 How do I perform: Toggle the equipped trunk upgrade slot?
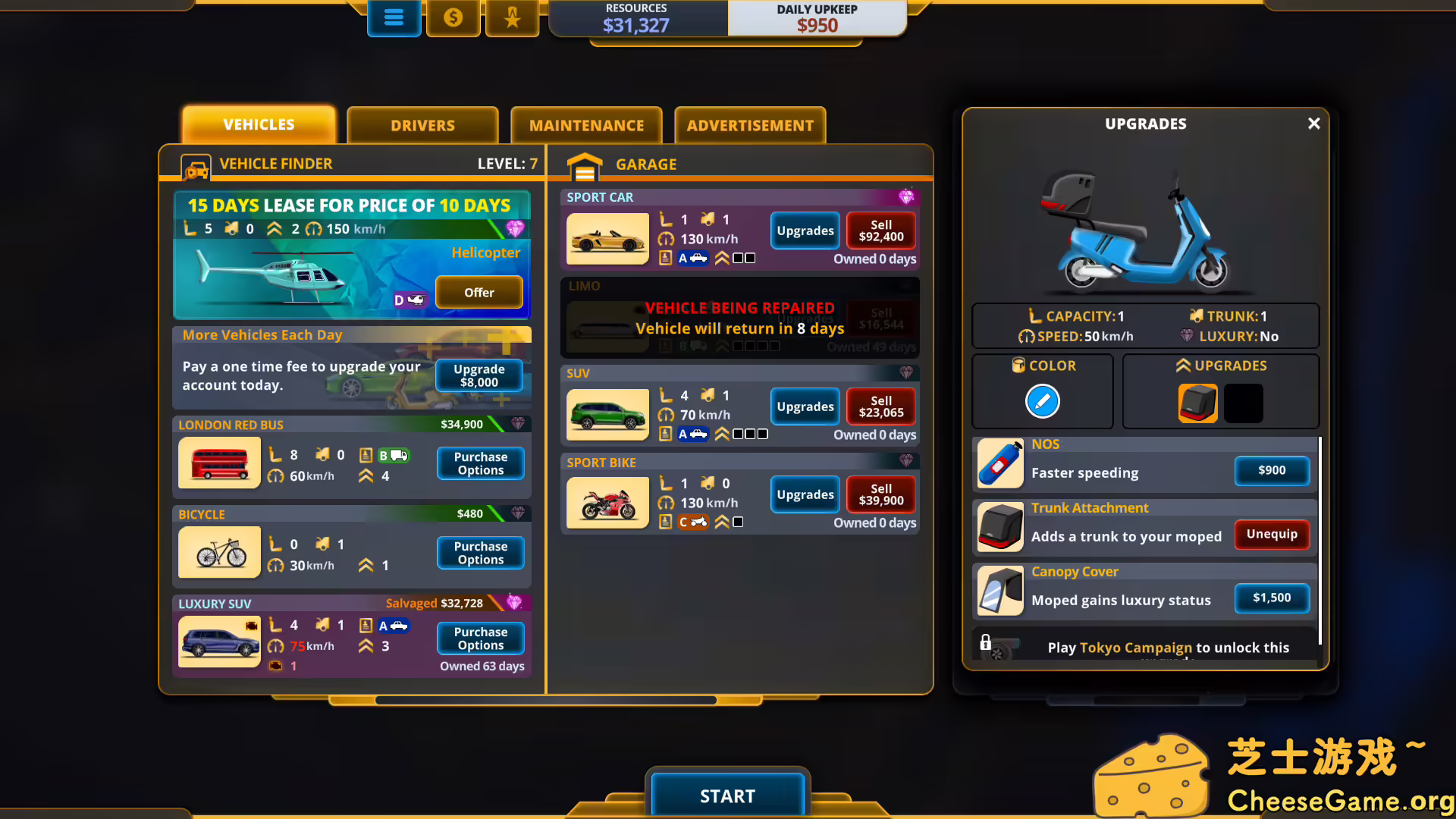[1197, 403]
